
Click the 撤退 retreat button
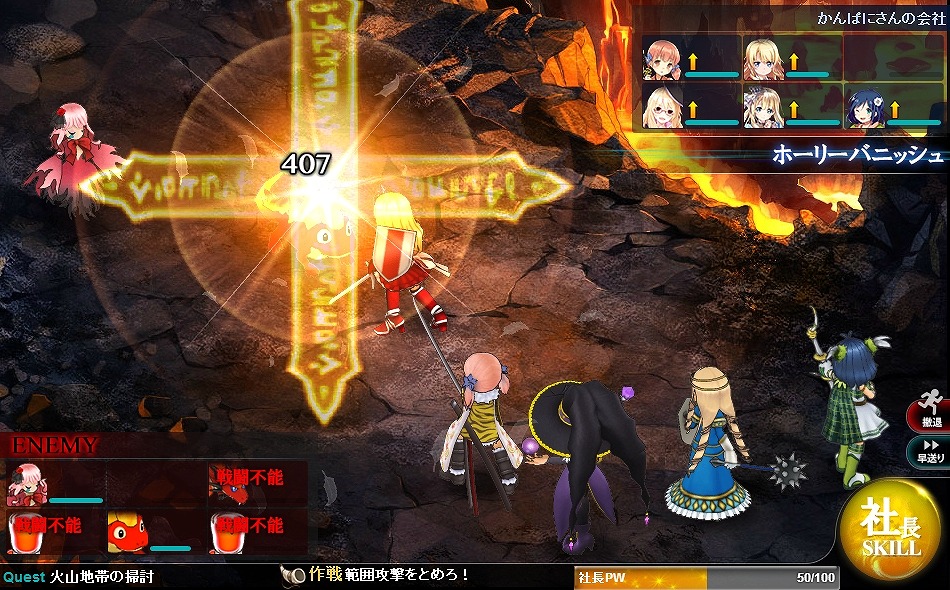(x=930, y=417)
